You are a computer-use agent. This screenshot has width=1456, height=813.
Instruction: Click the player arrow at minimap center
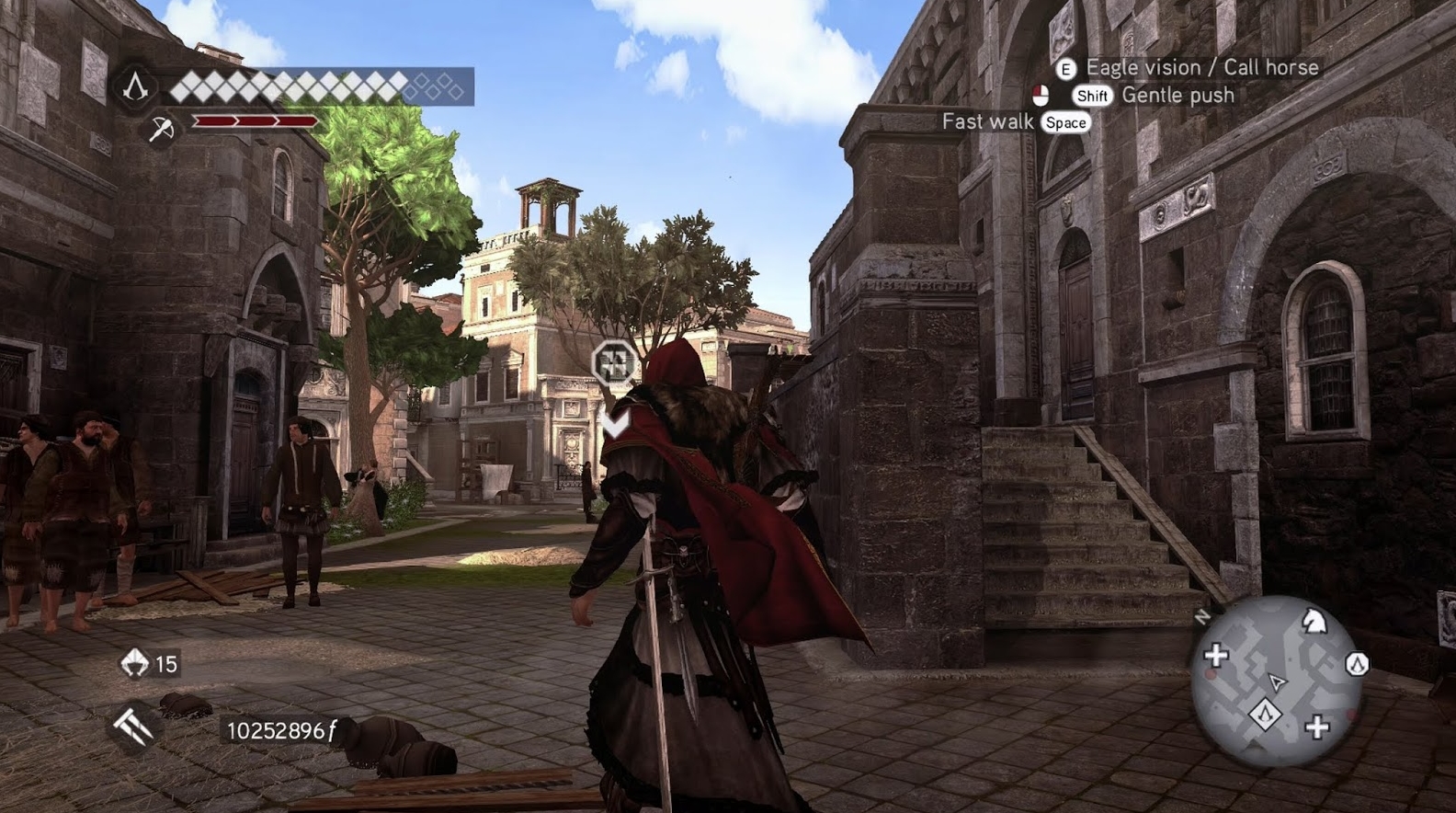1278,682
